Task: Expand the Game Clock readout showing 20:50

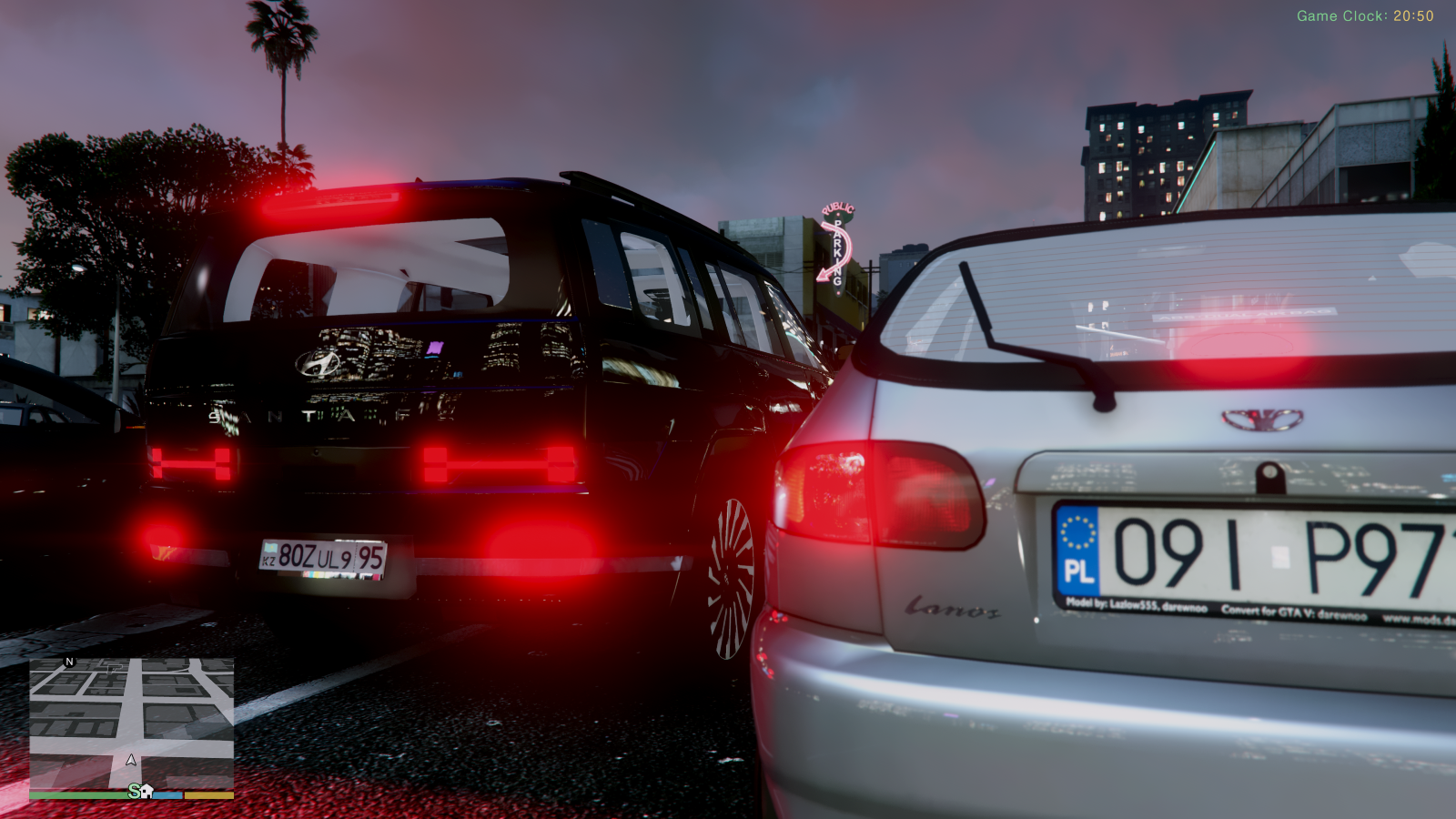Action: 1362,15
